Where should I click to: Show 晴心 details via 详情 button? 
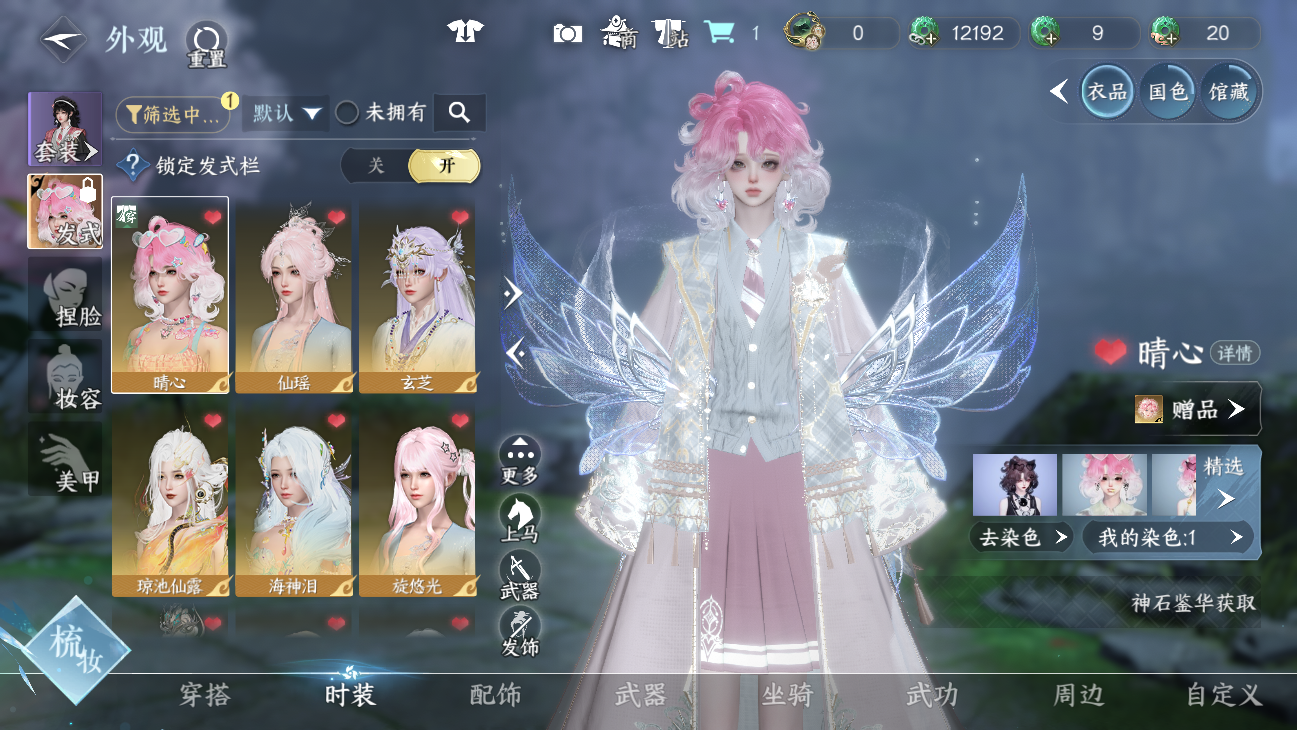click(1235, 353)
